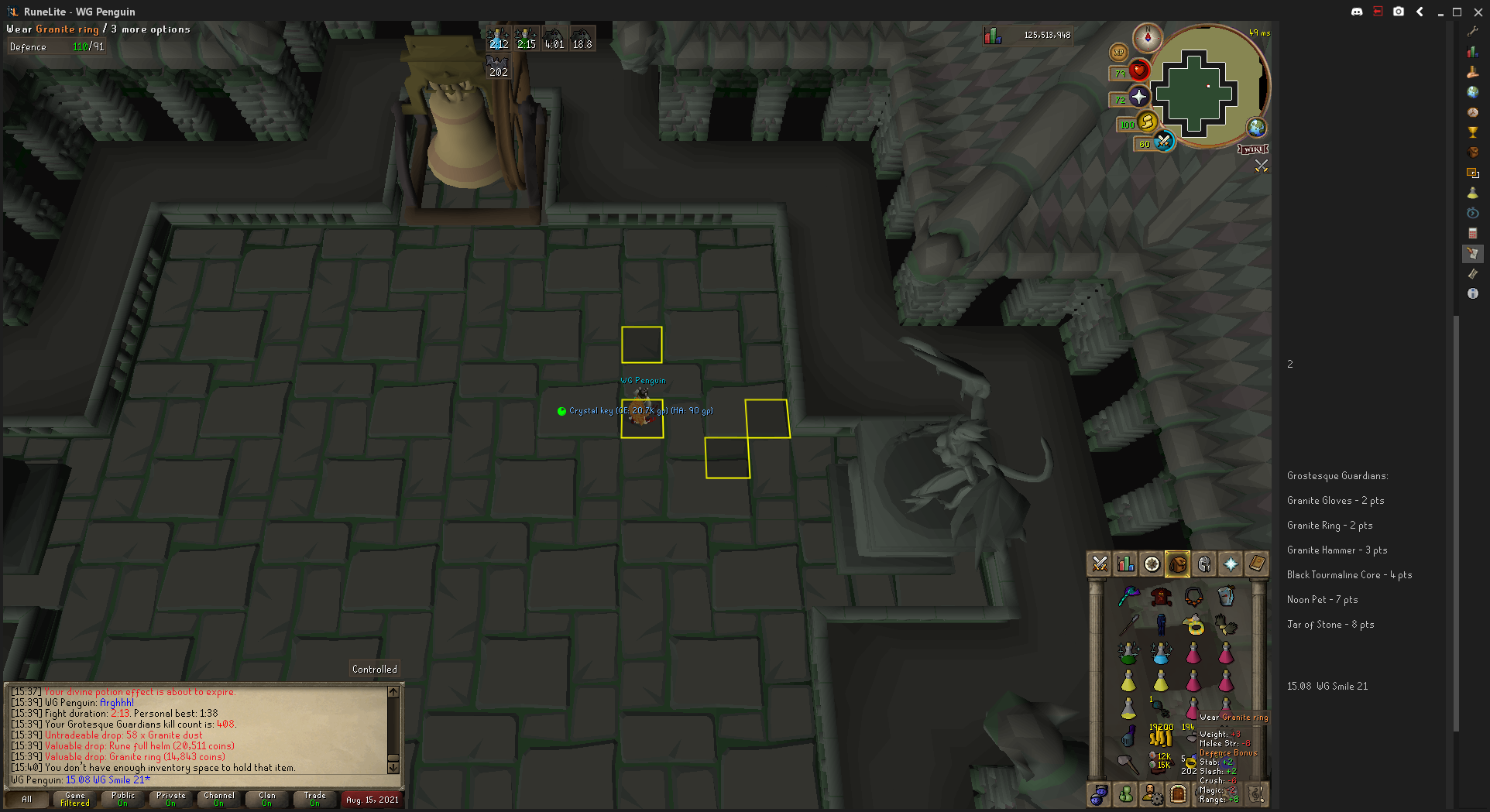The height and width of the screenshot is (812, 1490).
Task: Toggle run energy orb
Action: click(1147, 122)
